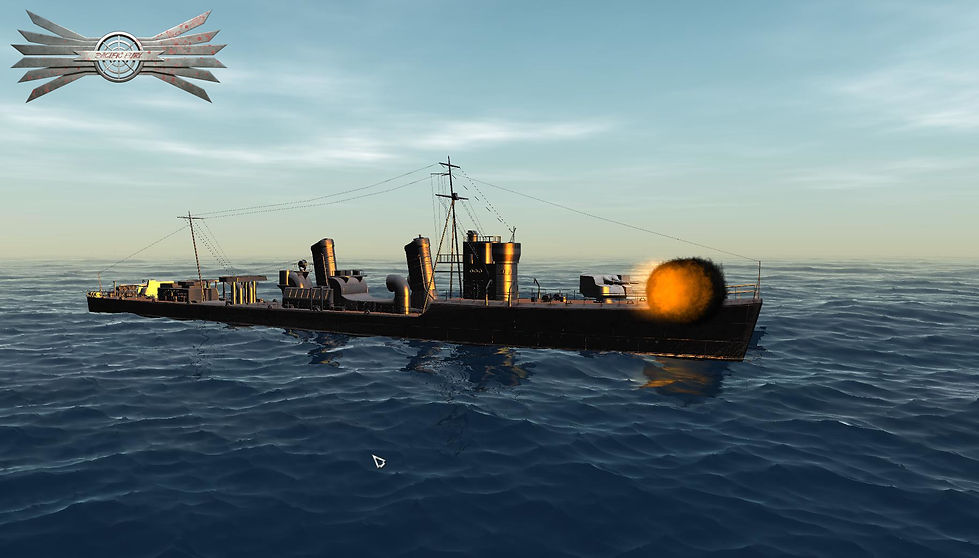Click the Pacific Fire emblem logo
This screenshot has height=558, width=979.
(x=118, y=56)
